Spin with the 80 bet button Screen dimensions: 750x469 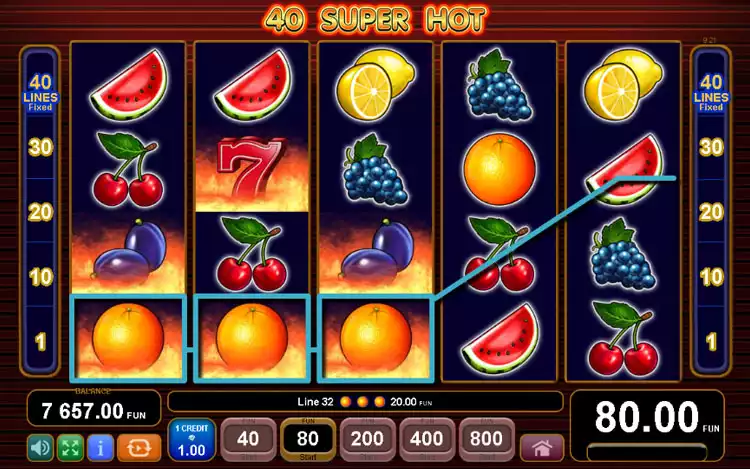[307, 438]
